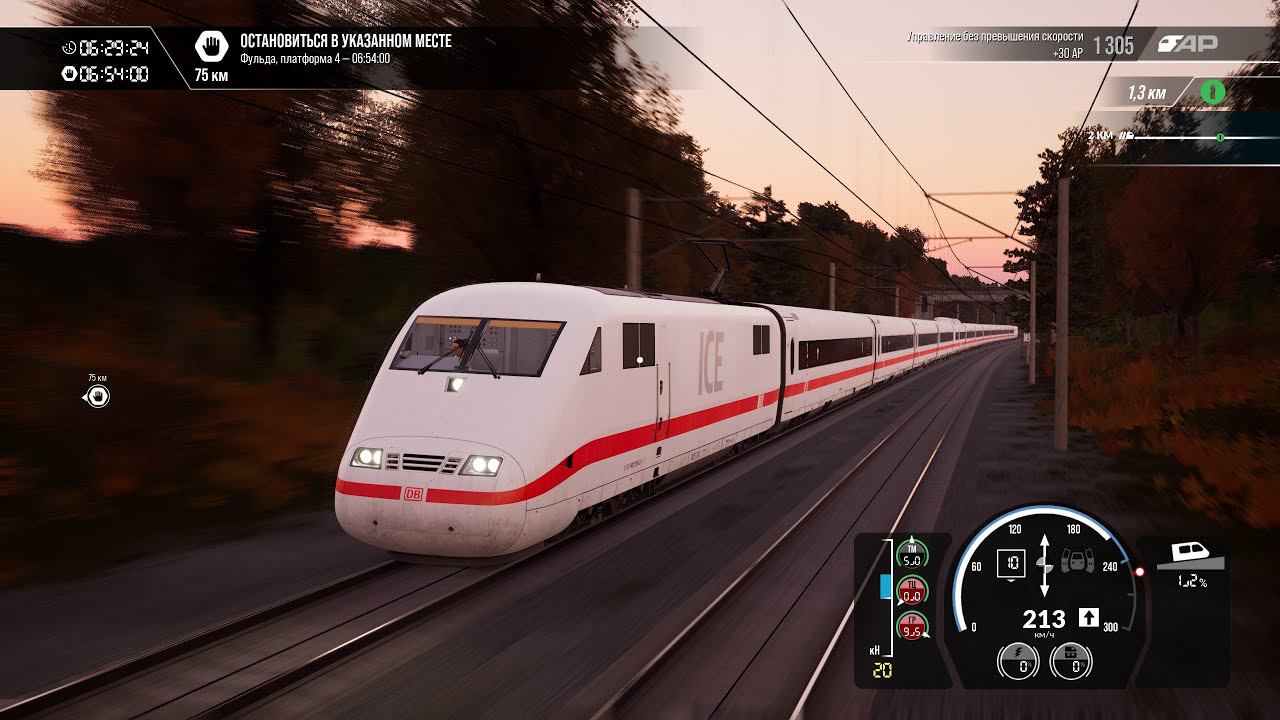1280x720 pixels.
Task: Click the gradient train-on-slope icon
Action: pyautogui.click(x=1190, y=556)
